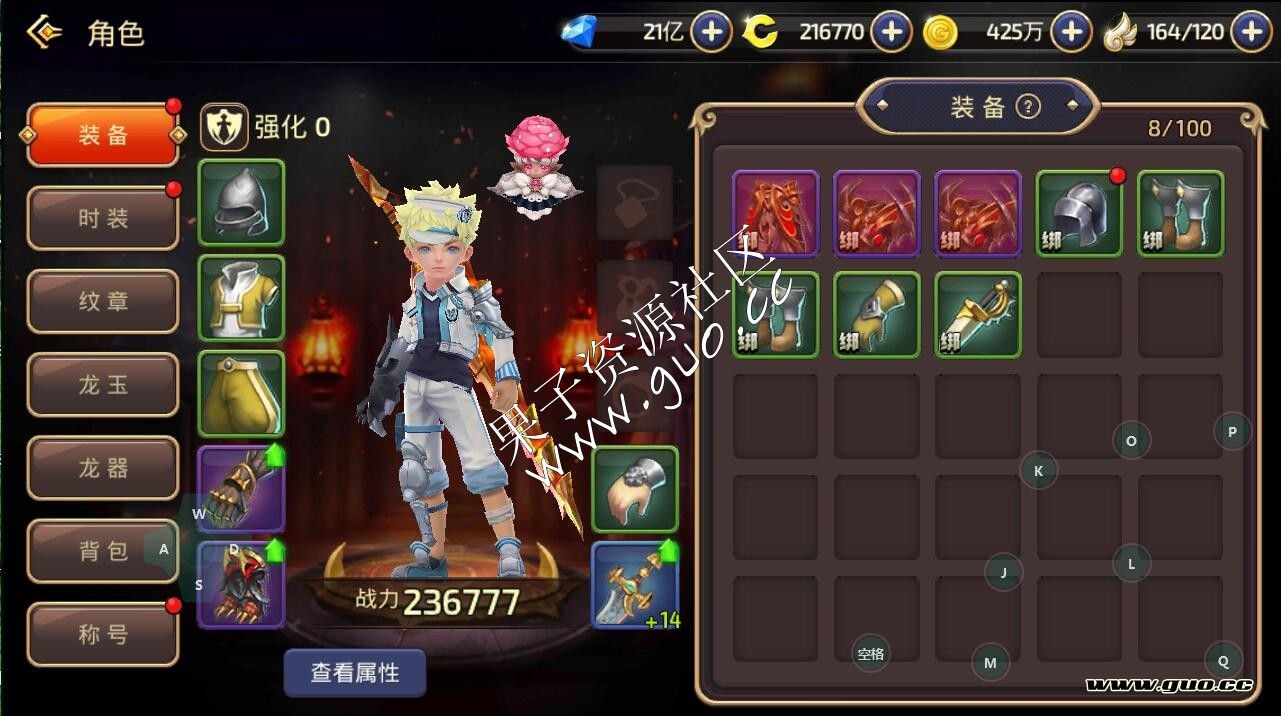Select the 龙玉 tab
The height and width of the screenshot is (716, 1281).
pos(103,385)
